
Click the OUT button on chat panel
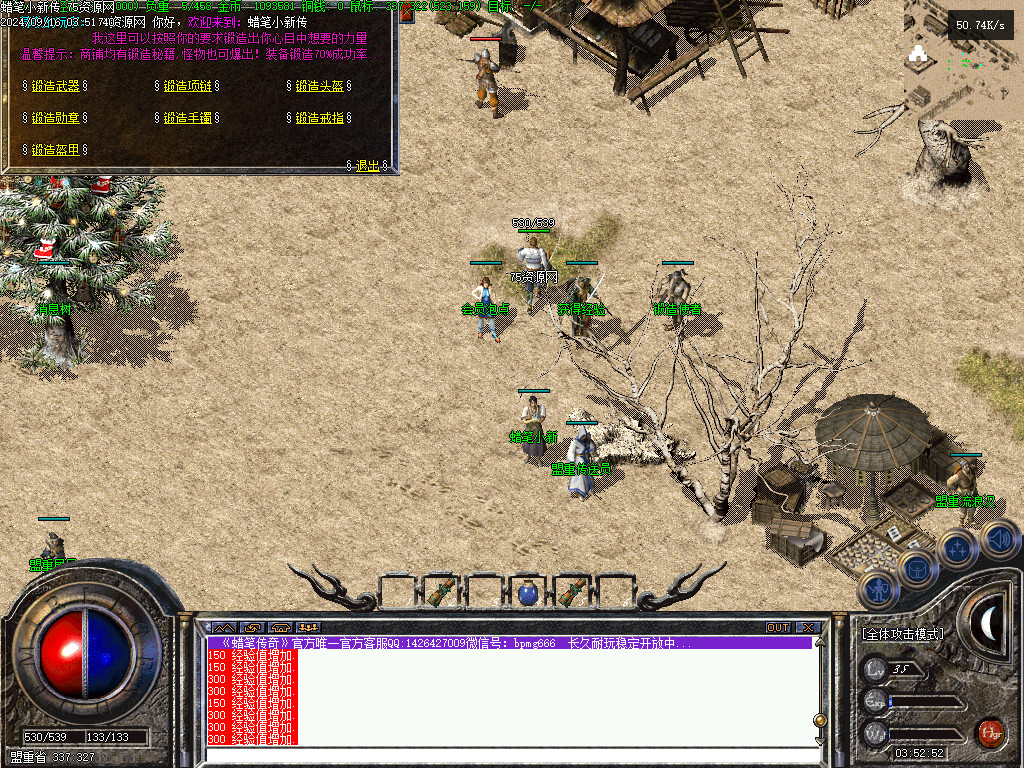coord(778,628)
